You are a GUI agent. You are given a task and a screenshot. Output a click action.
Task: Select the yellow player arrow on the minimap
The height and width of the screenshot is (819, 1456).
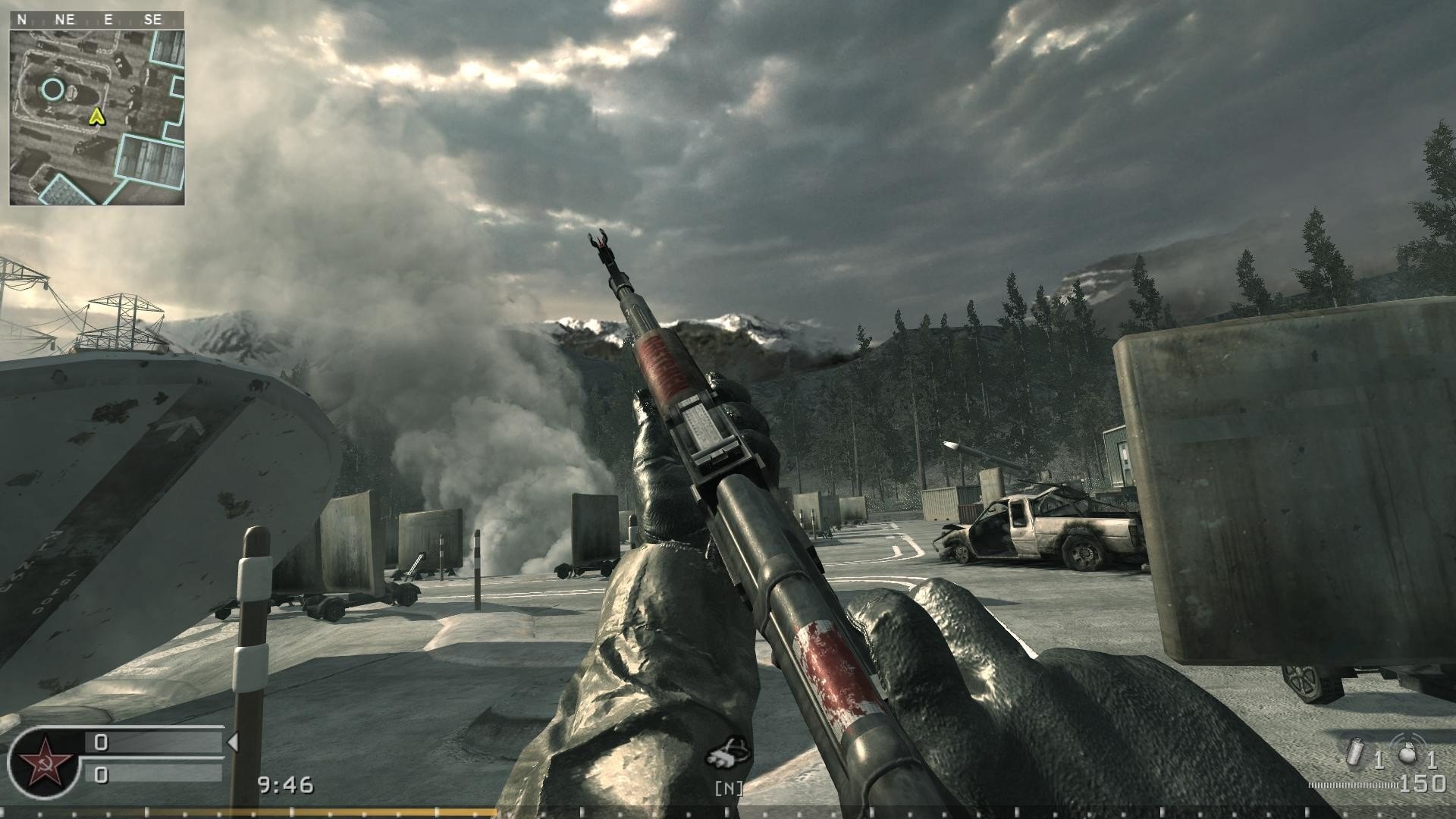[x=96, y=116]
